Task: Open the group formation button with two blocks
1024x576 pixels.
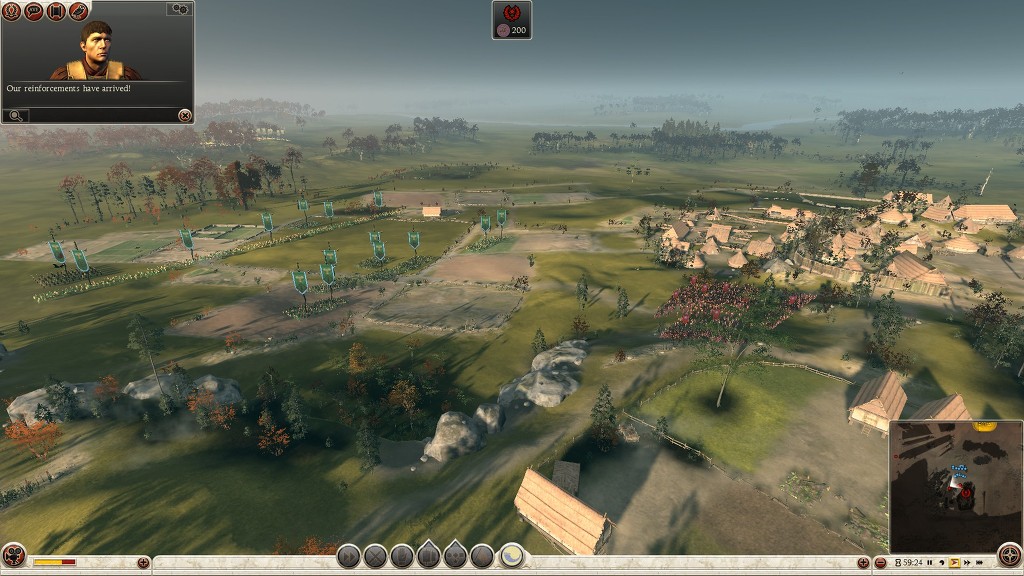Action: [428, 556]
